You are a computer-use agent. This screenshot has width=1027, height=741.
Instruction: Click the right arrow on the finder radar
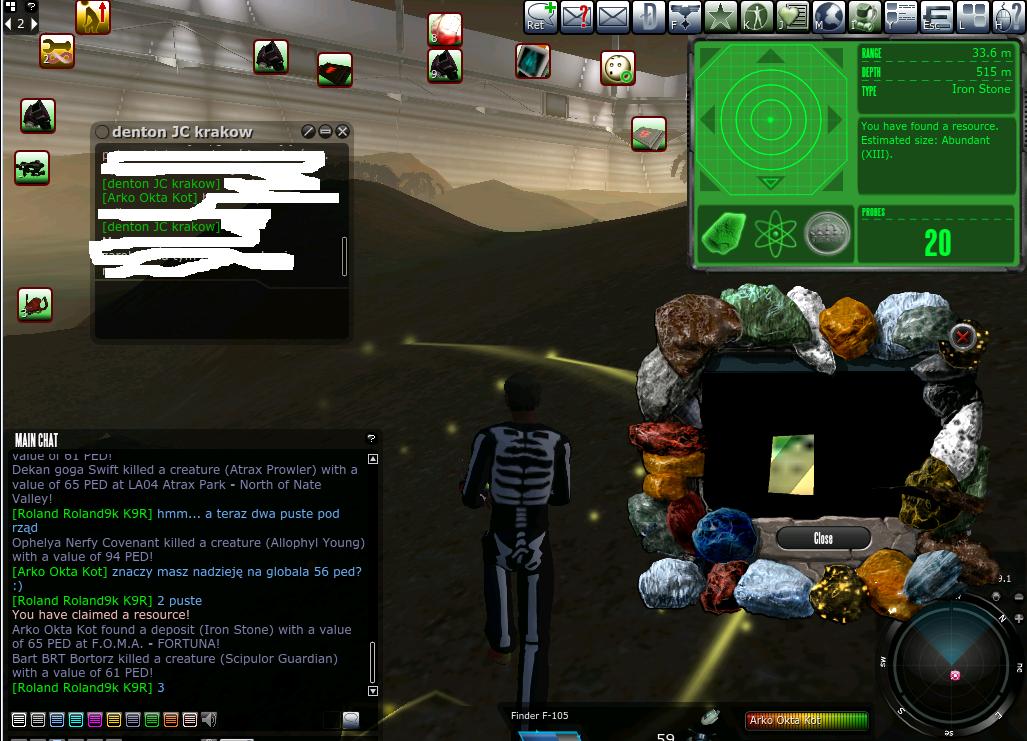[835, 120]
